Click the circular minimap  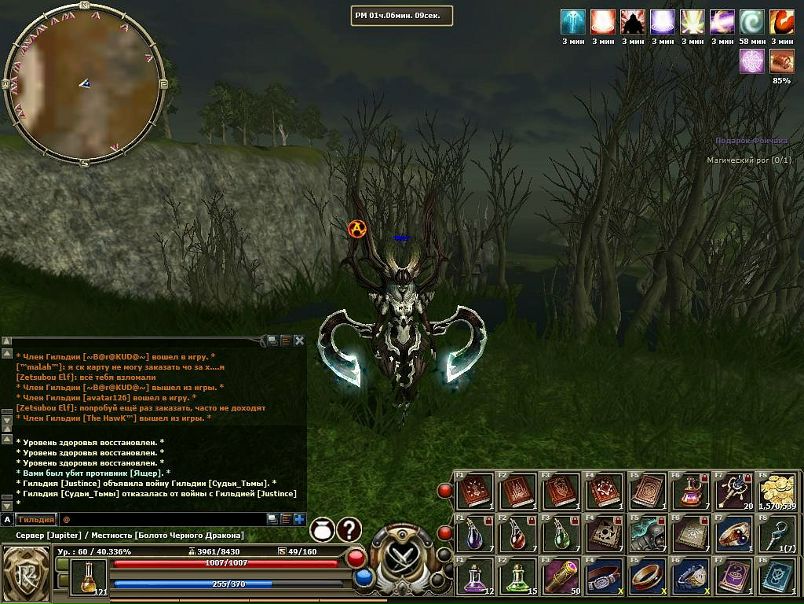coord(84,84)
